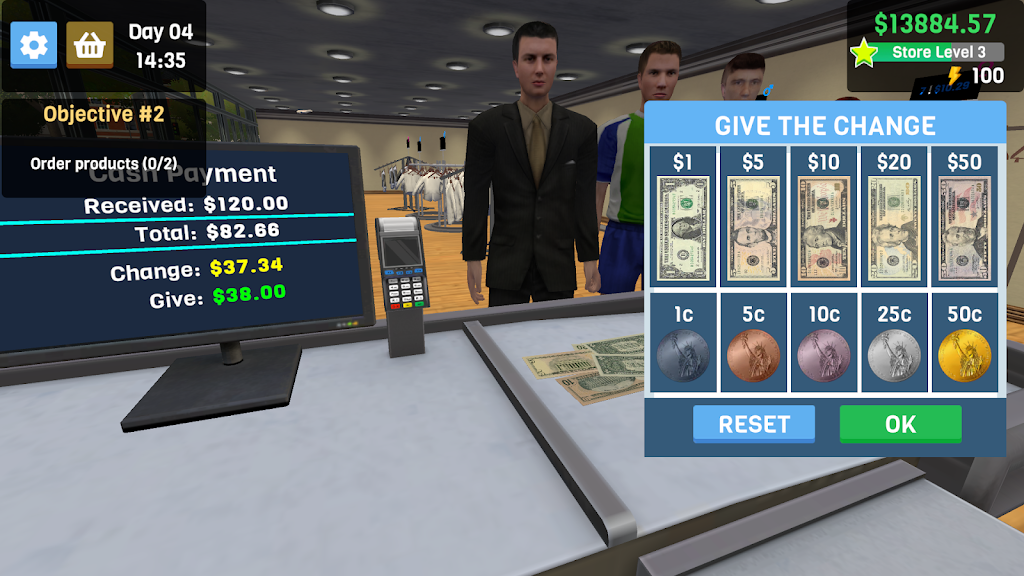Confirm the change with OK
The height and width of the screenshot is (576, 1024).
[x=900, y=424]
